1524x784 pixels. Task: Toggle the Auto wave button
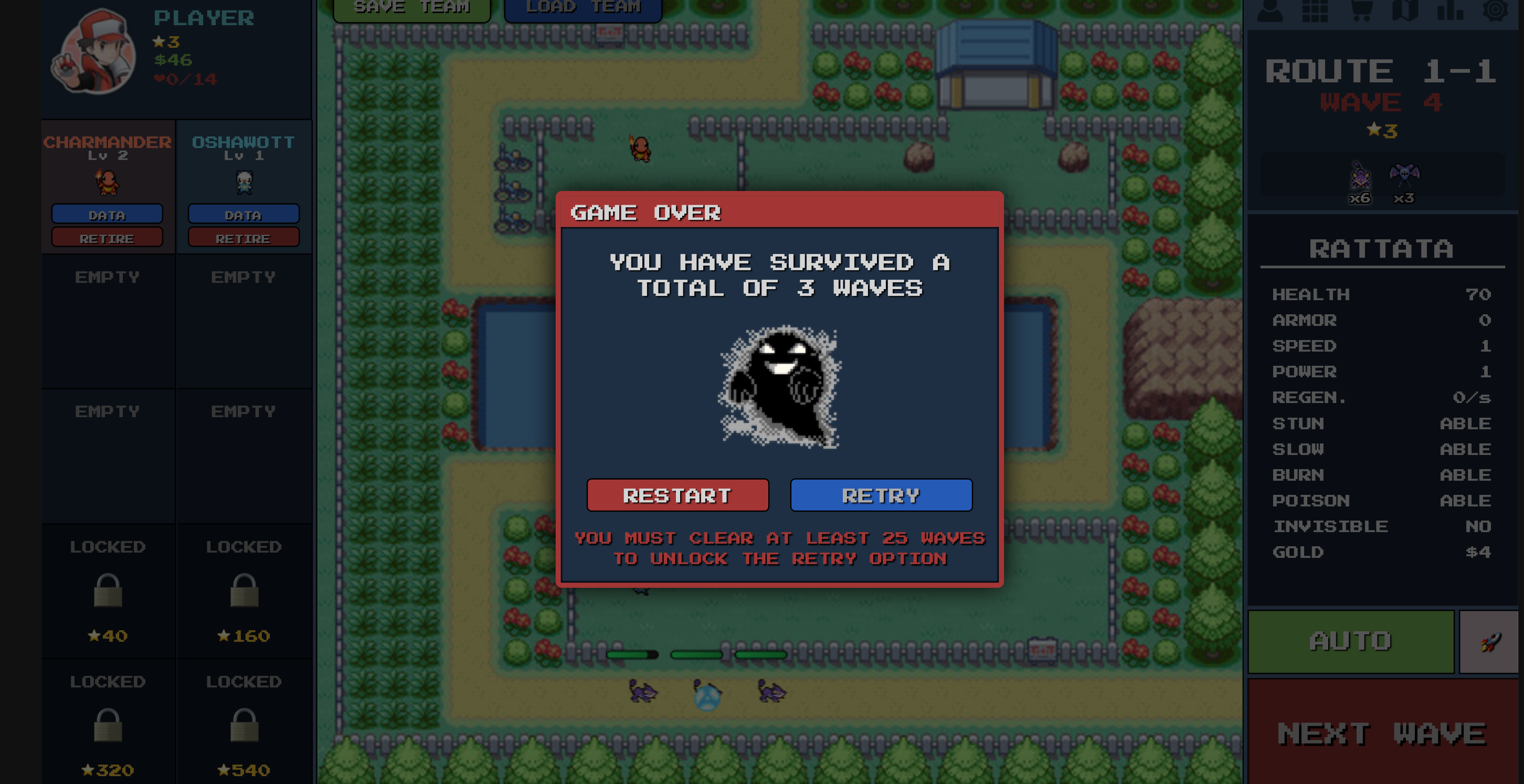tap(1351, 641)
